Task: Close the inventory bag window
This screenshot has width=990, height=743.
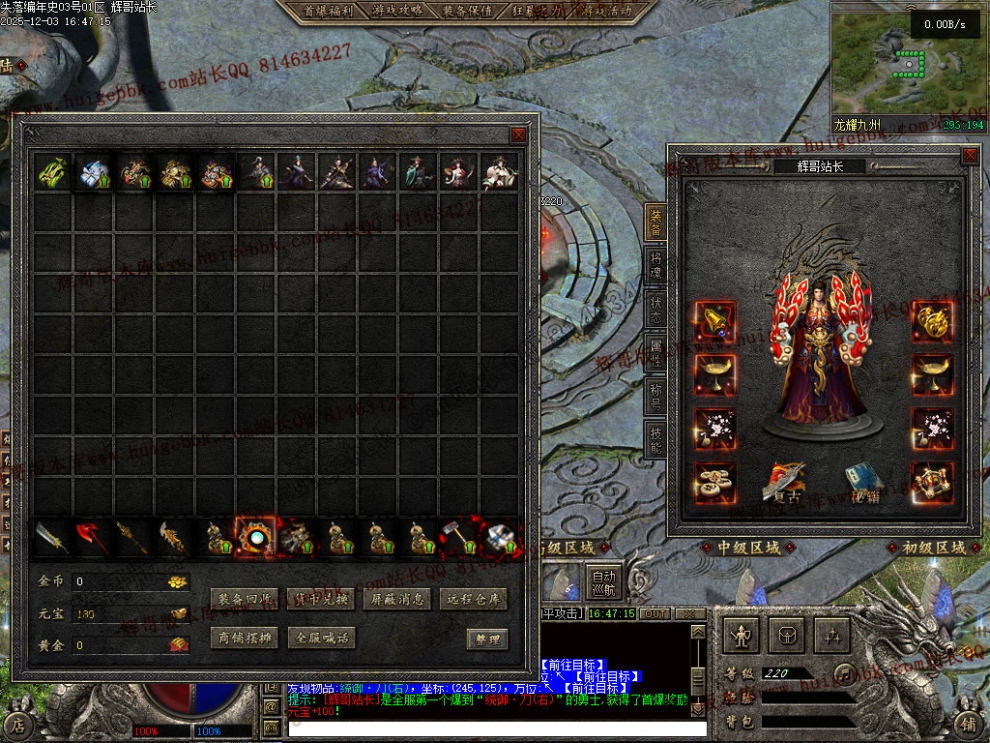Action: (x=518, y=134)
